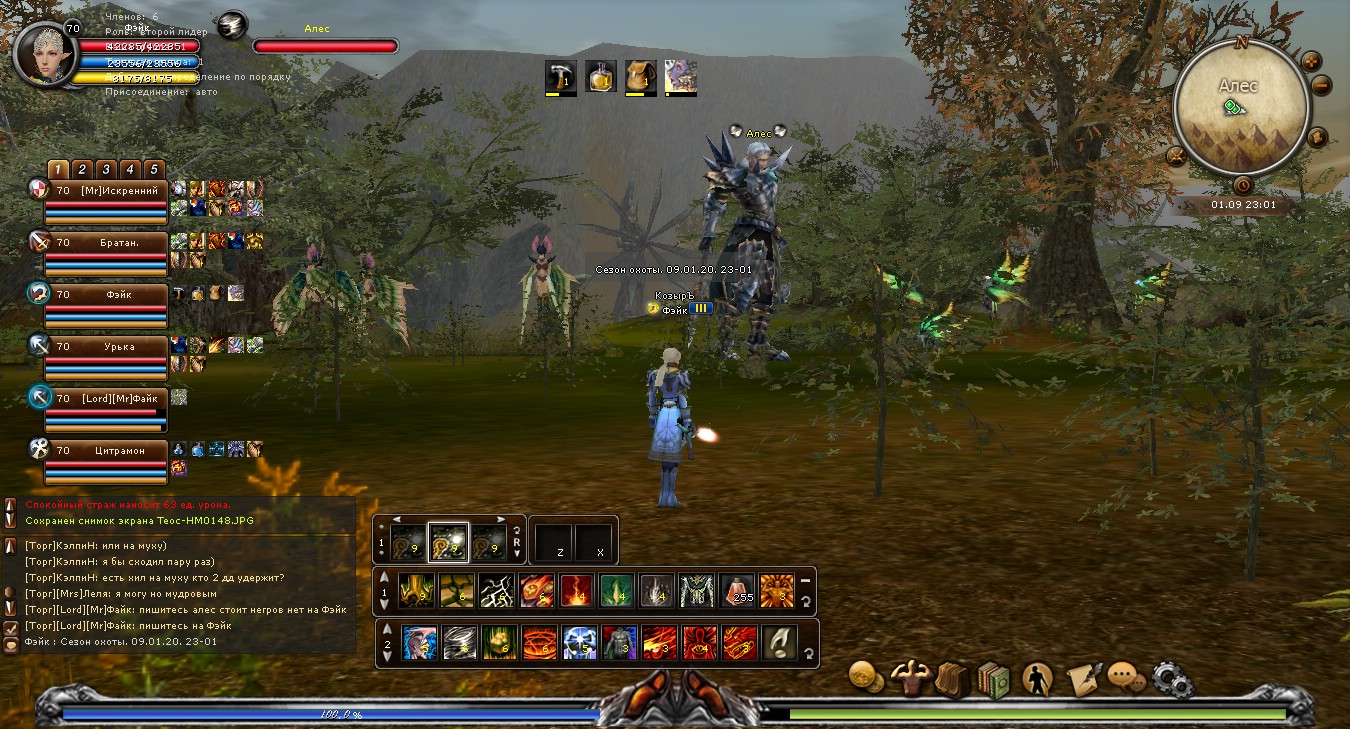Image resolution: width=1350 pixels, height=729 pixels.
Task: Open the settings gears menu
Action: (1171, 679)
